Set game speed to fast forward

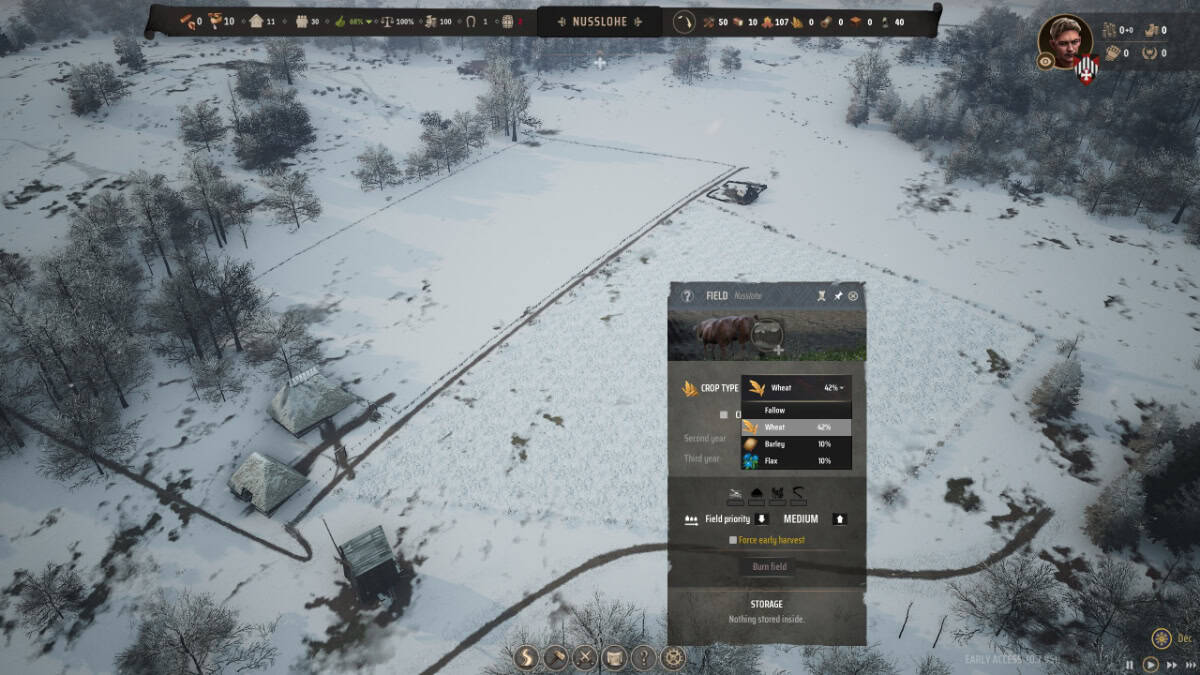1171,664
